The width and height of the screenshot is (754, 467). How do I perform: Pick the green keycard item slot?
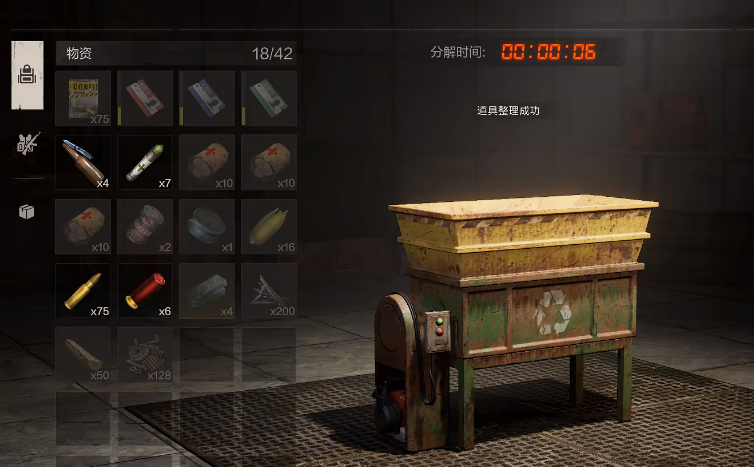269,98
